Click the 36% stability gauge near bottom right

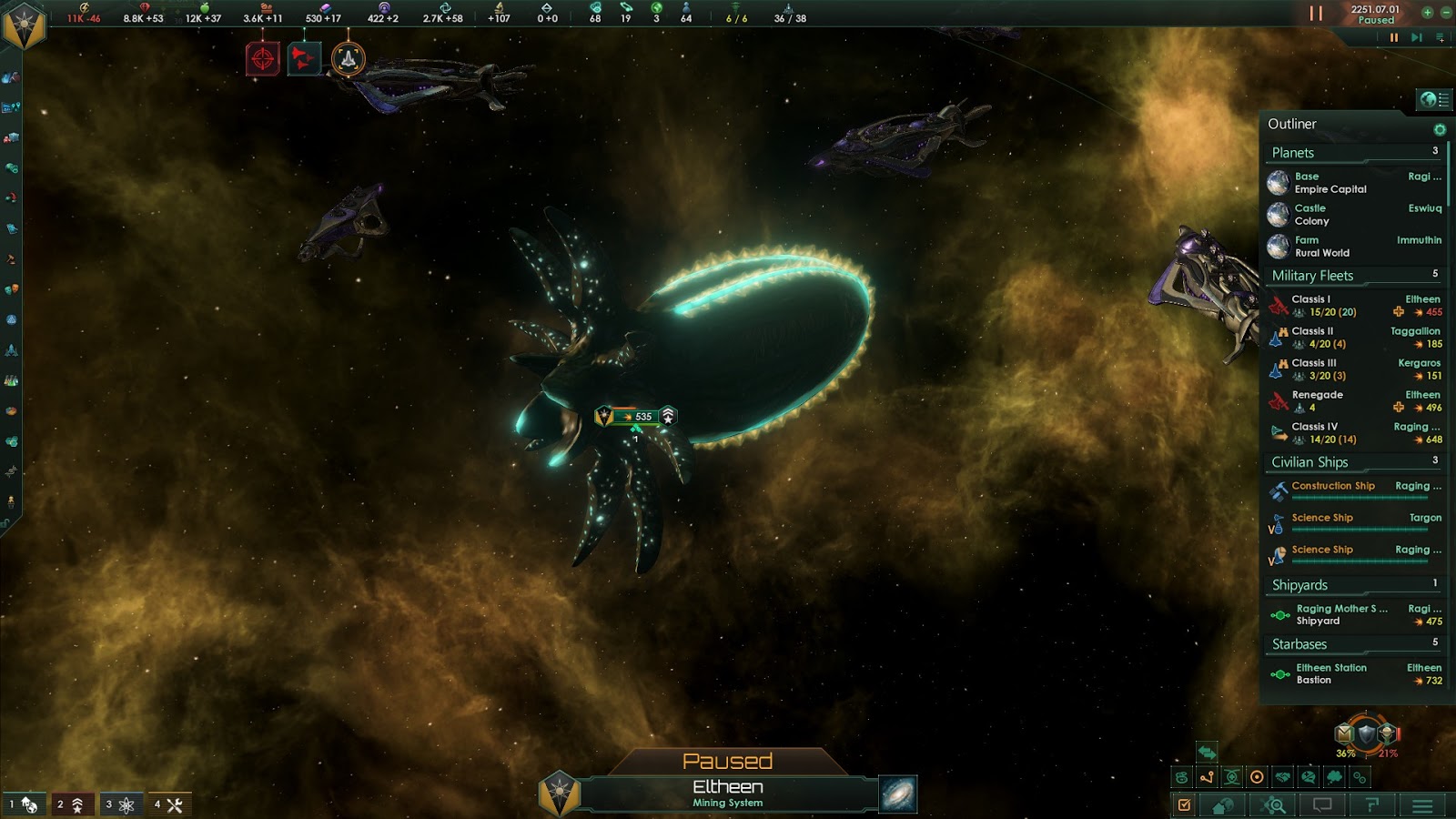tap(1345, 753)
